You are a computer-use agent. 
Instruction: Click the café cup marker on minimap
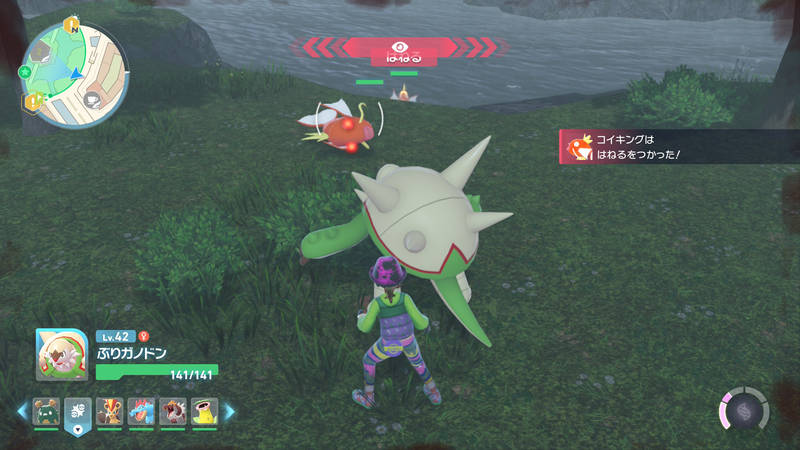91,99
